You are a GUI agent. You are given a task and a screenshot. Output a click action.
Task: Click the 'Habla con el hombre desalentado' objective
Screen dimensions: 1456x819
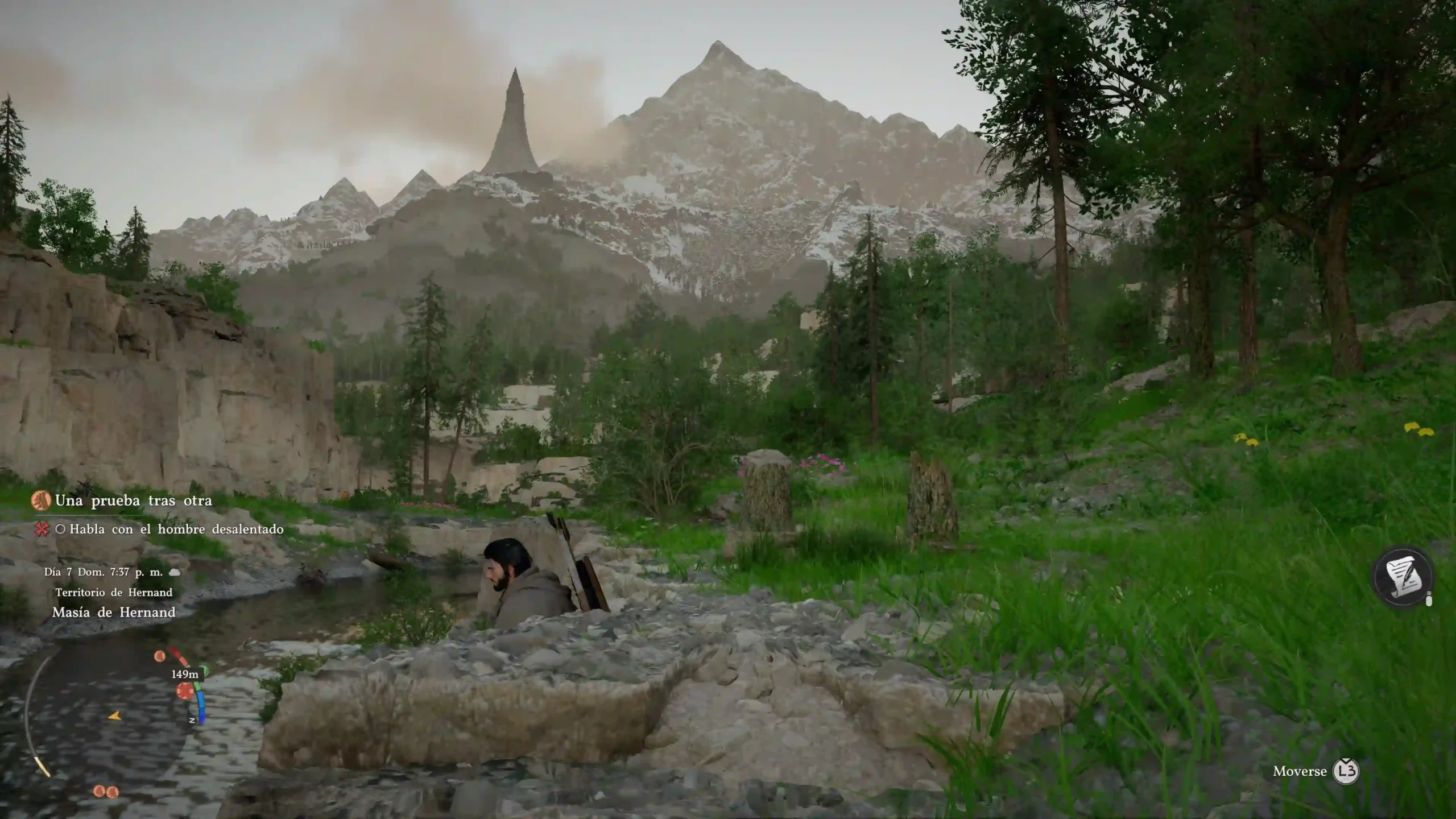176,530
